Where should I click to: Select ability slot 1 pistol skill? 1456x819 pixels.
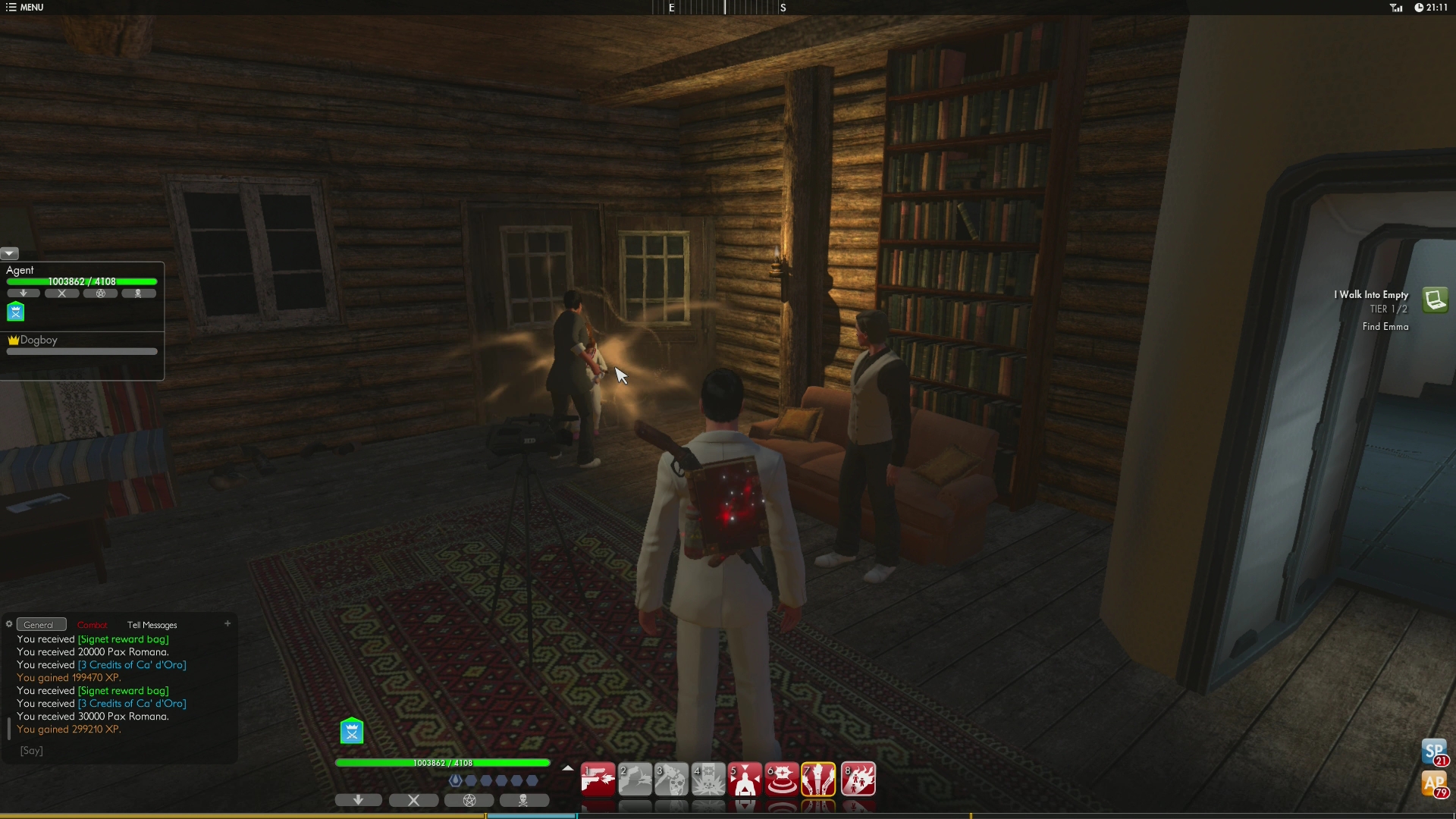click(598, 779)
